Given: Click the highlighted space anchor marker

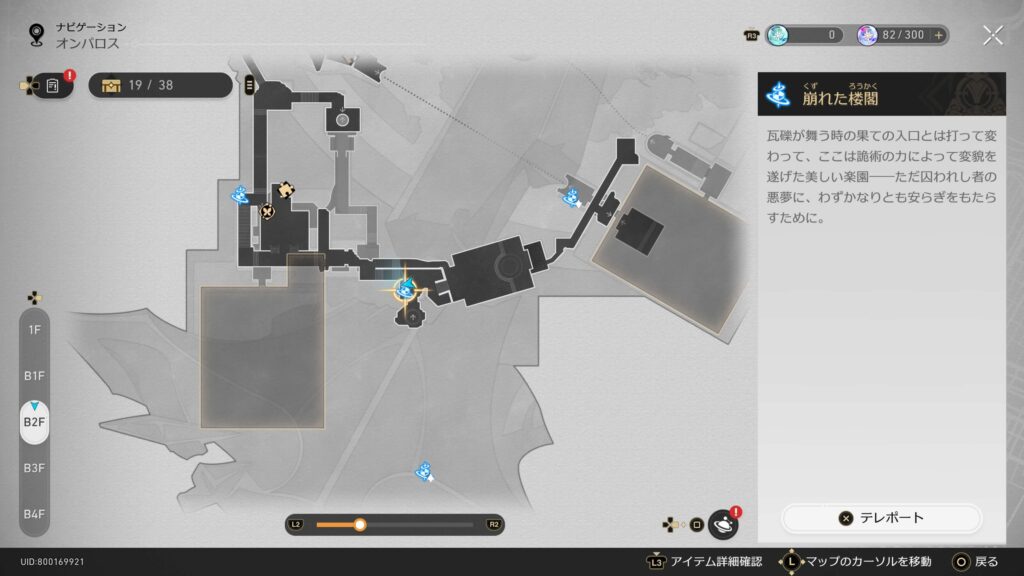Looking at the screenshot, I should (405, 289).
